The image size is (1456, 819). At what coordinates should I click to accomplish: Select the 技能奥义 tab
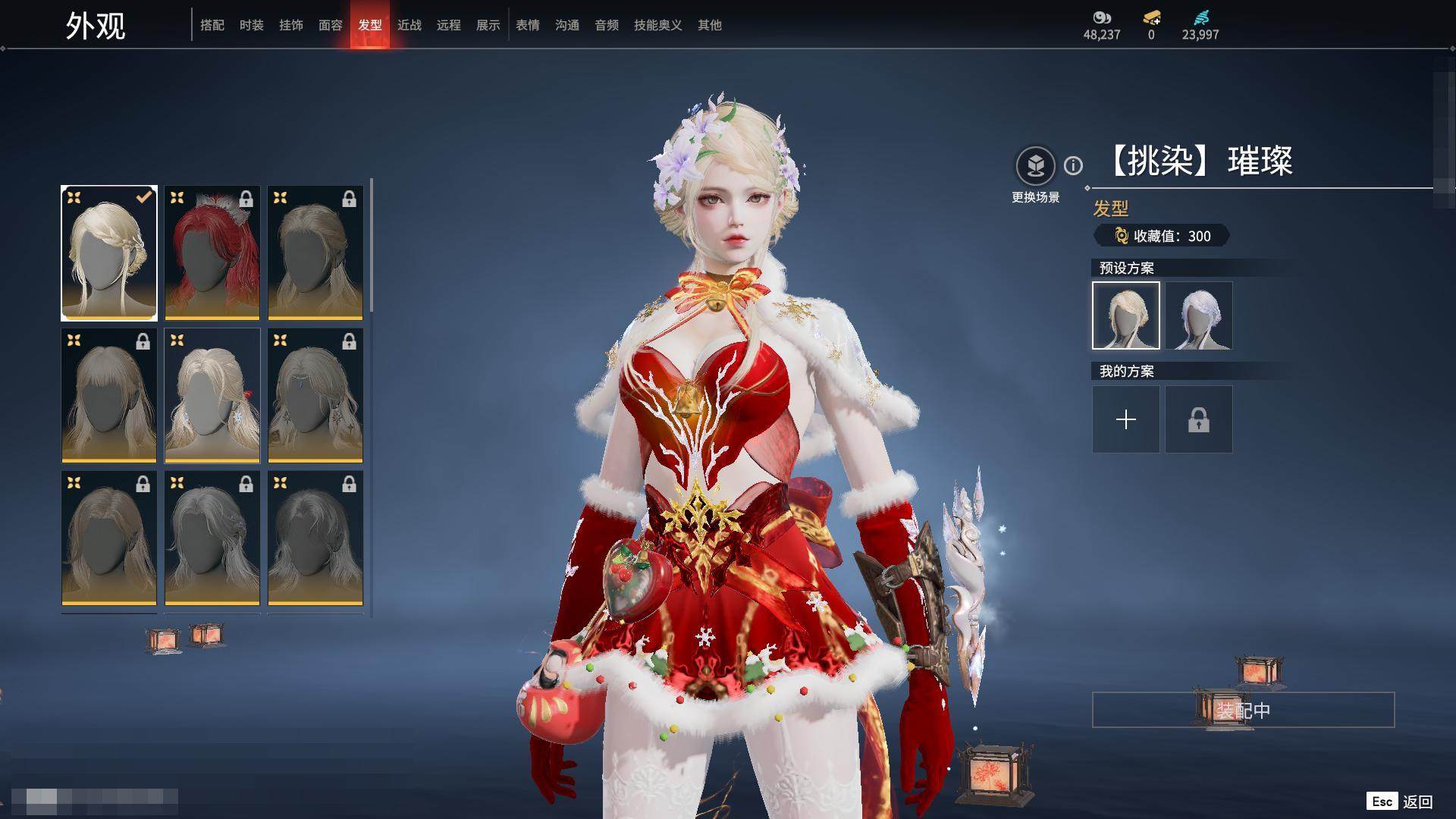(x=657, y=25)
